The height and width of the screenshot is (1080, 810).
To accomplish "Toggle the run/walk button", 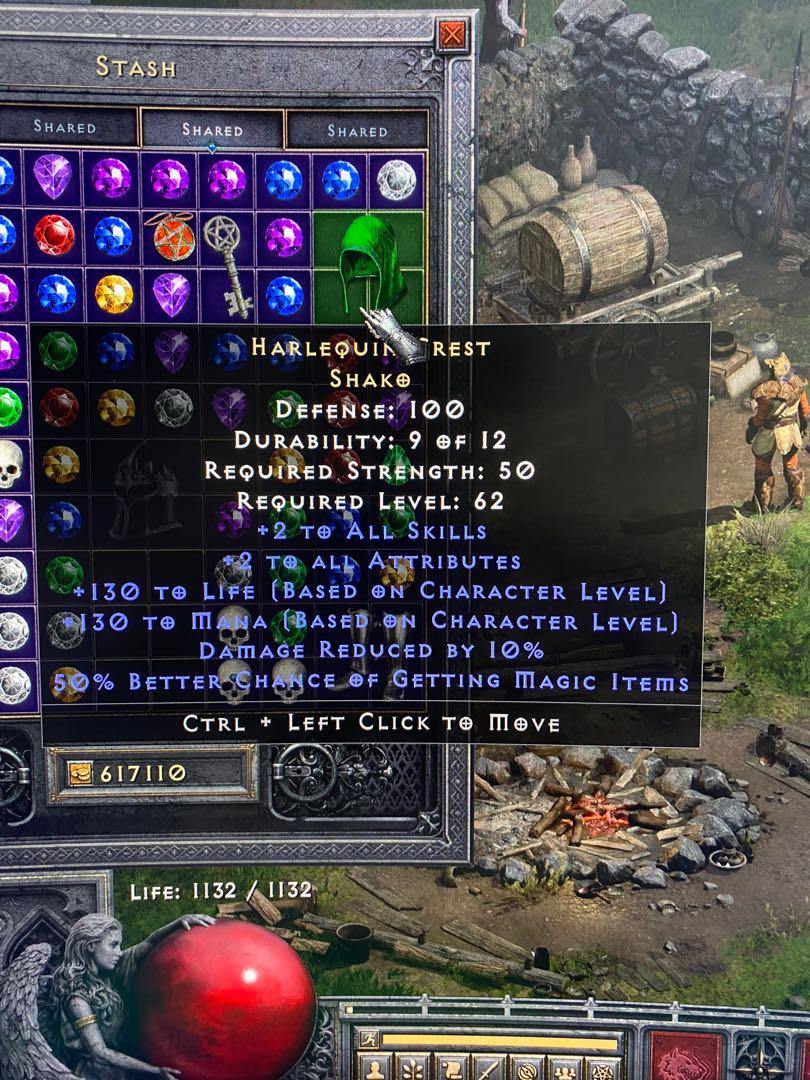I will pos(369,1039).
